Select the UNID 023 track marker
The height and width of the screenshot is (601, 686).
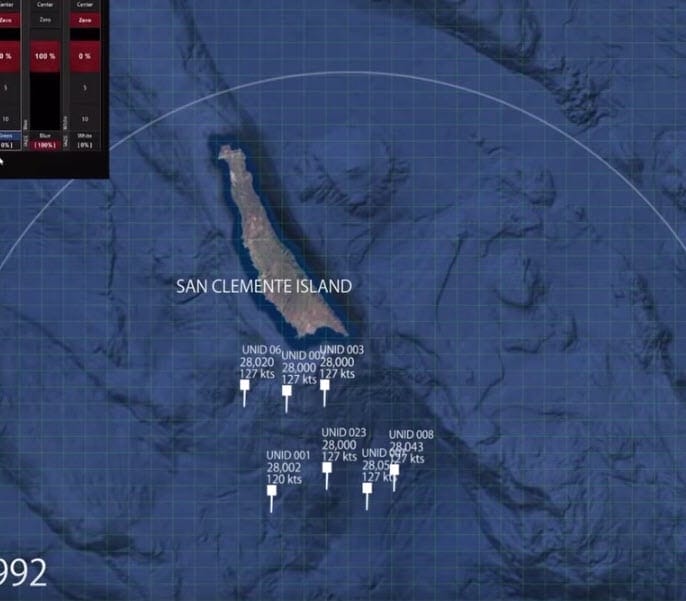pos(327,467)
